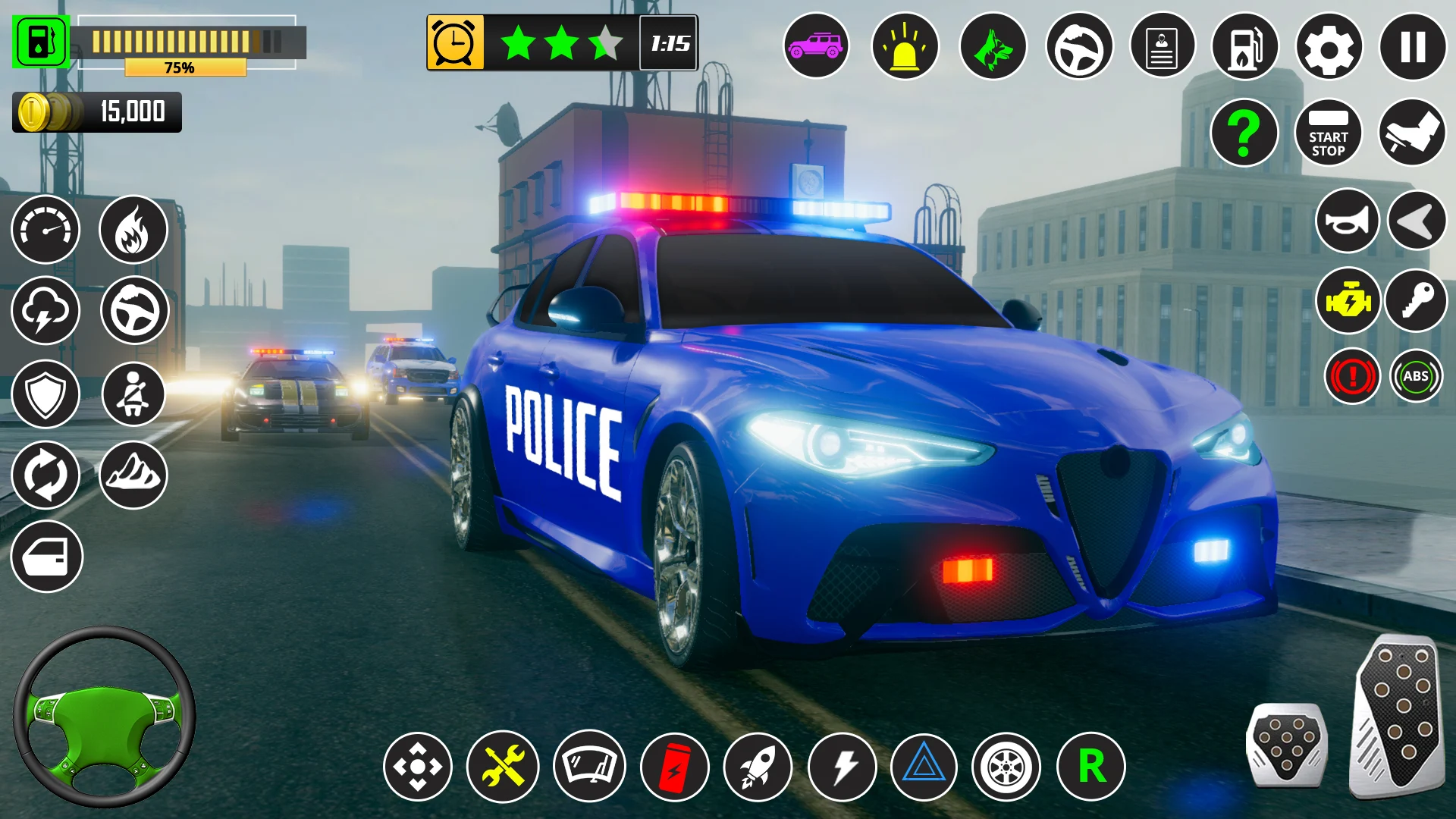This screenshot has height=819, width=1456.
Task: Open the car door icon
Action: 46,557
